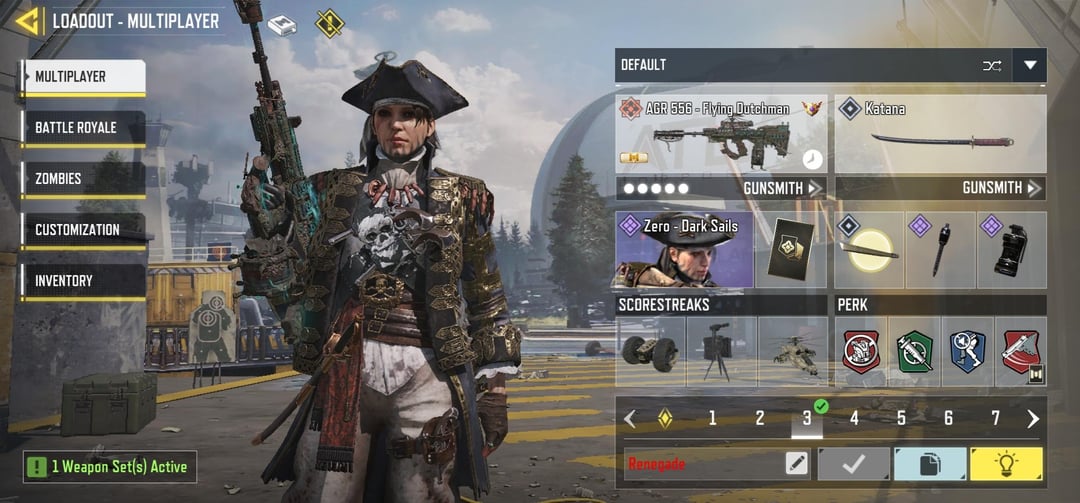Click the shuffle icon beside the DEFAULT label
The image size is (1080, 503).
tap(991, 66)
